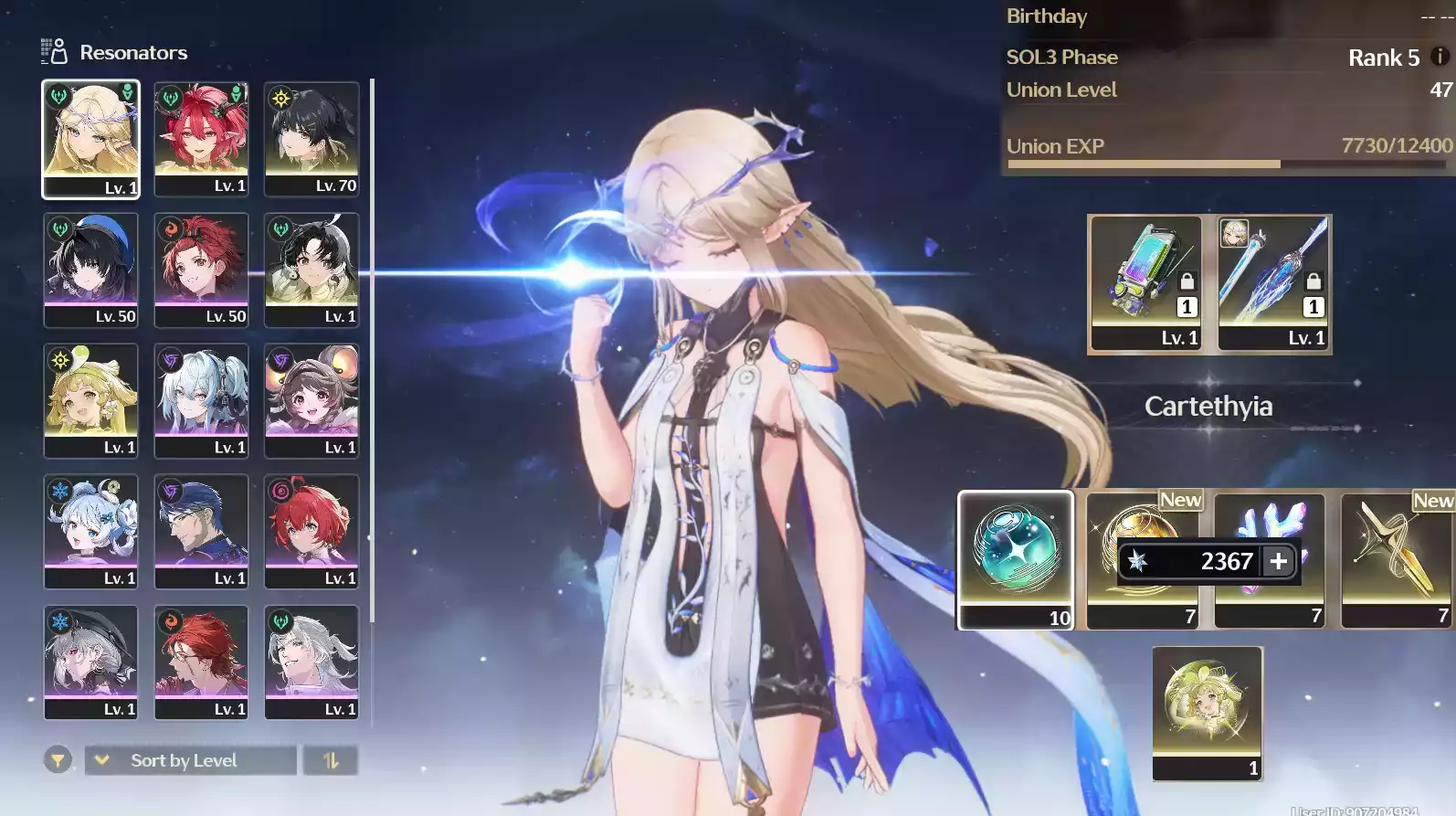
Task: Select the Lv. 70 black-haired resonator
Action: coord(311,139)
